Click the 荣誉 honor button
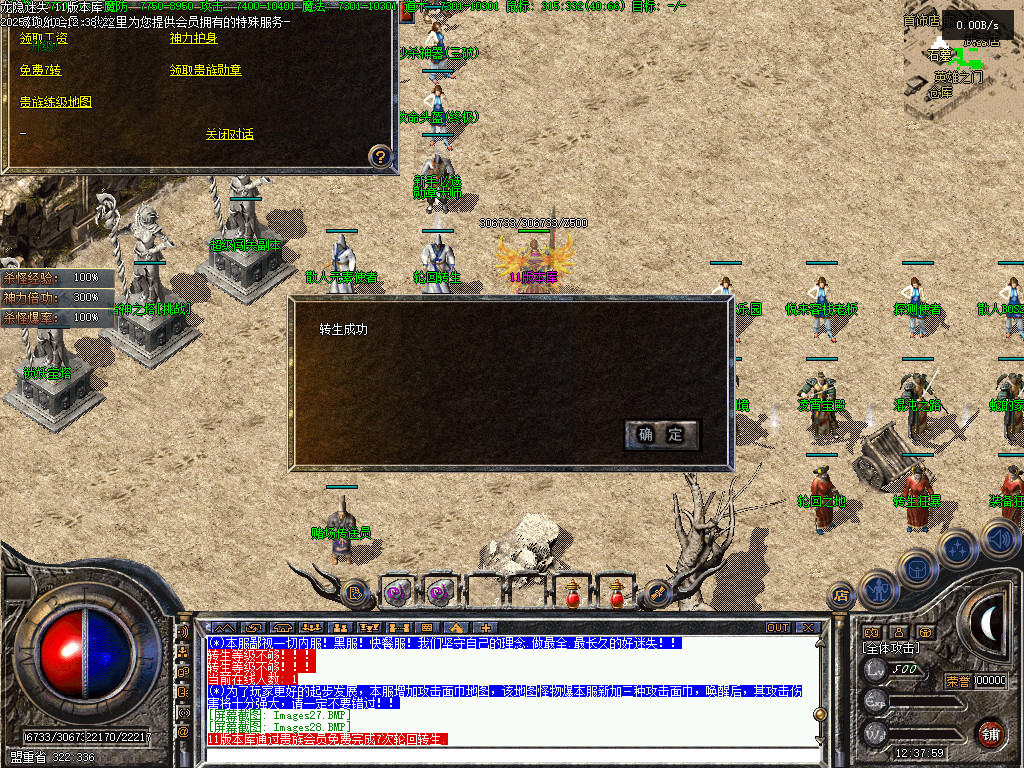Image resolution: width=1024 pixels, height=768 pixels. coord(958,681)
